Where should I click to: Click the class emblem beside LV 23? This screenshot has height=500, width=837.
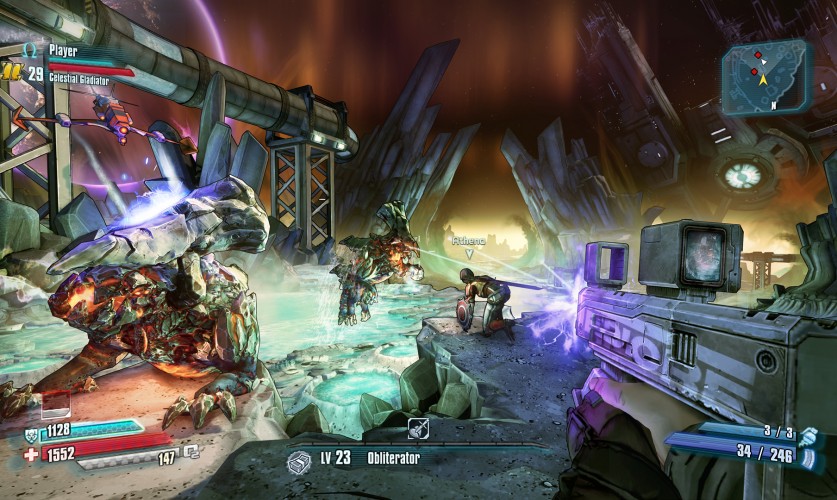point(298,461)
